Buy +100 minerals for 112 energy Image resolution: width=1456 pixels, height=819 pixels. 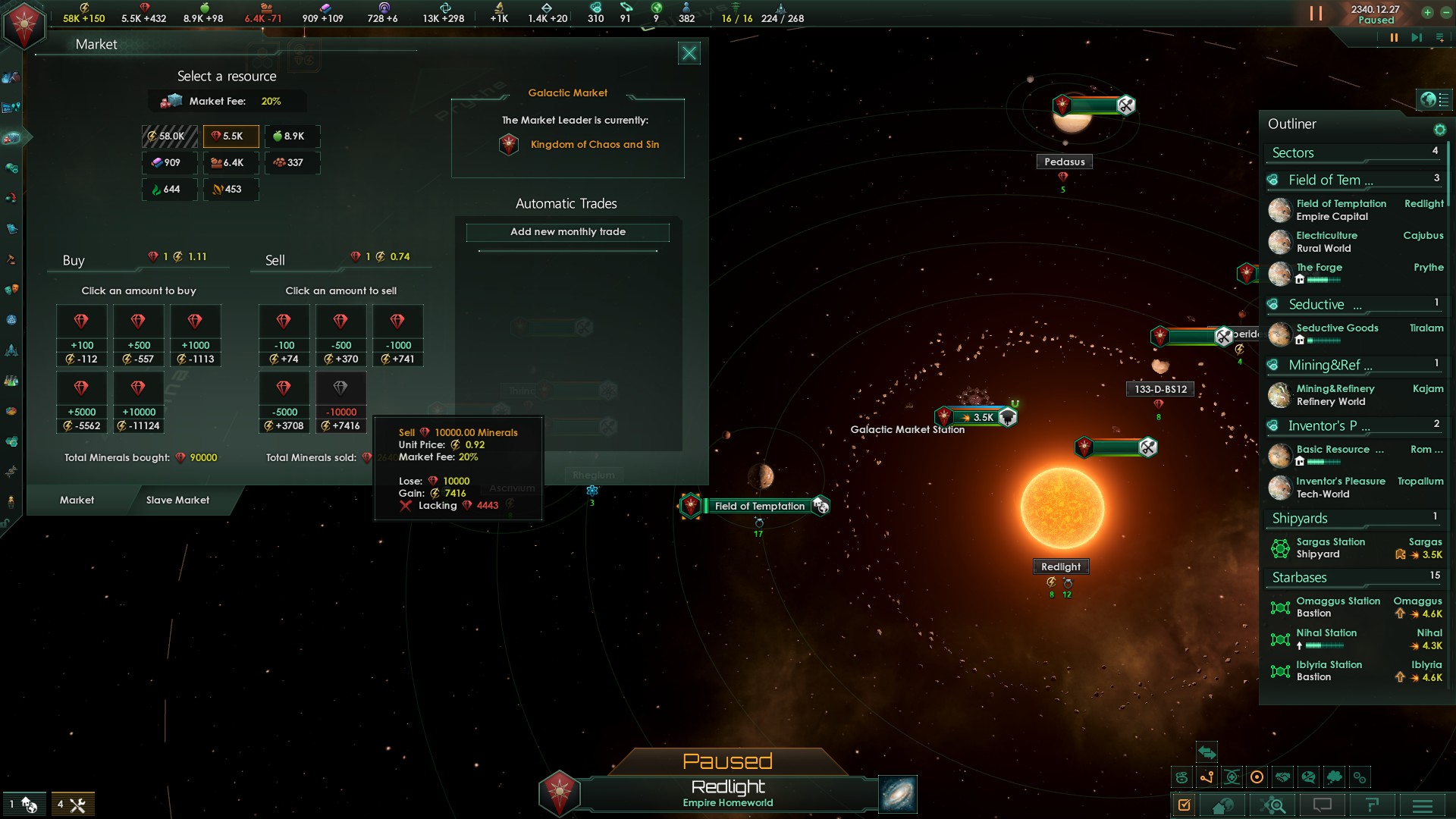pos(82,335)
